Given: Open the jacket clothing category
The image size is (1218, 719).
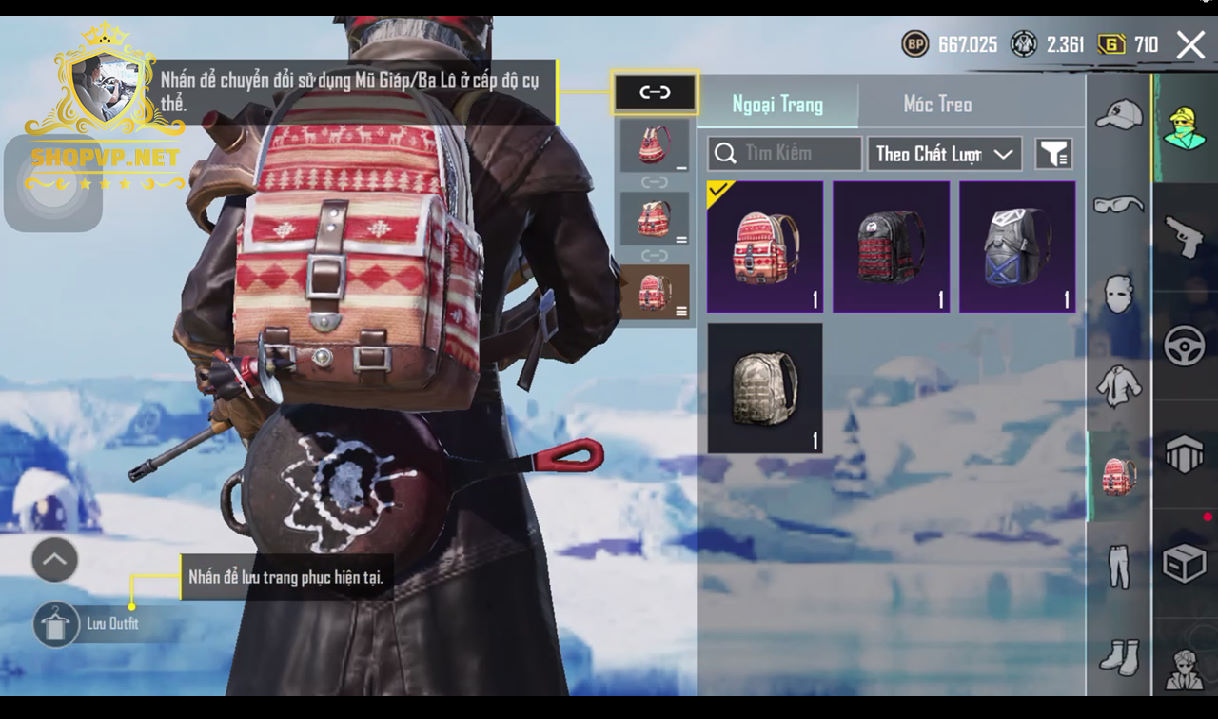Looking at the screenshot, I should pyautogui.click(x=1118, y=385).
